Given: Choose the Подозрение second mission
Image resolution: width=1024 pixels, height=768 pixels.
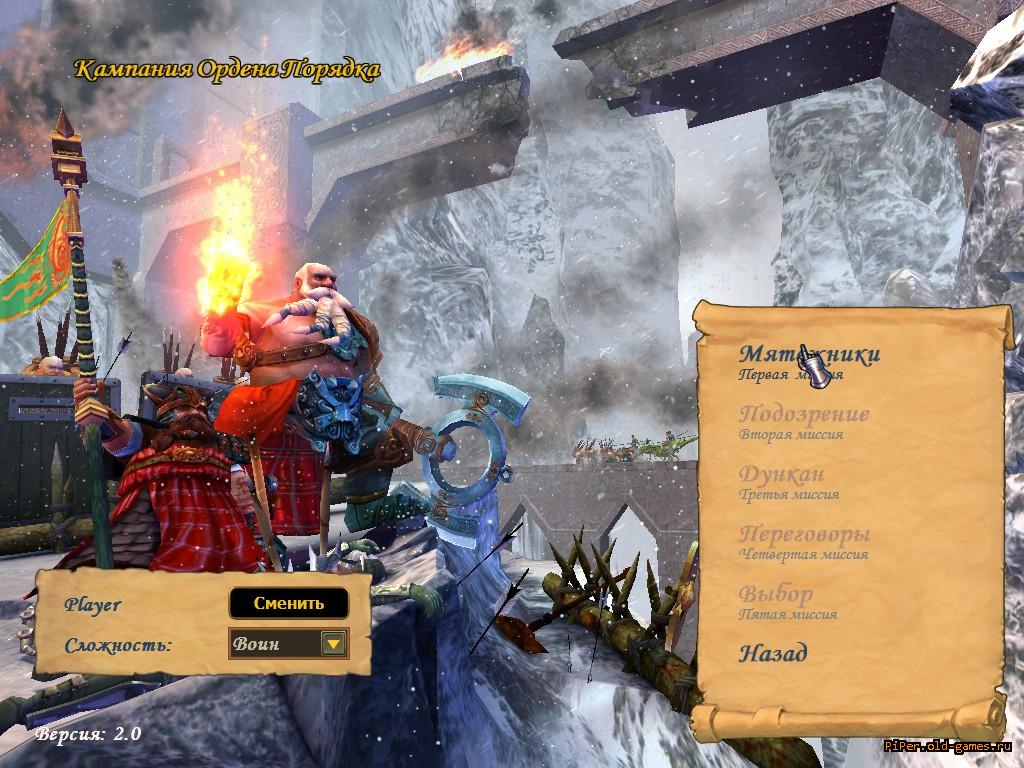Looking at the screenshot, I should [x=804, y=414].
